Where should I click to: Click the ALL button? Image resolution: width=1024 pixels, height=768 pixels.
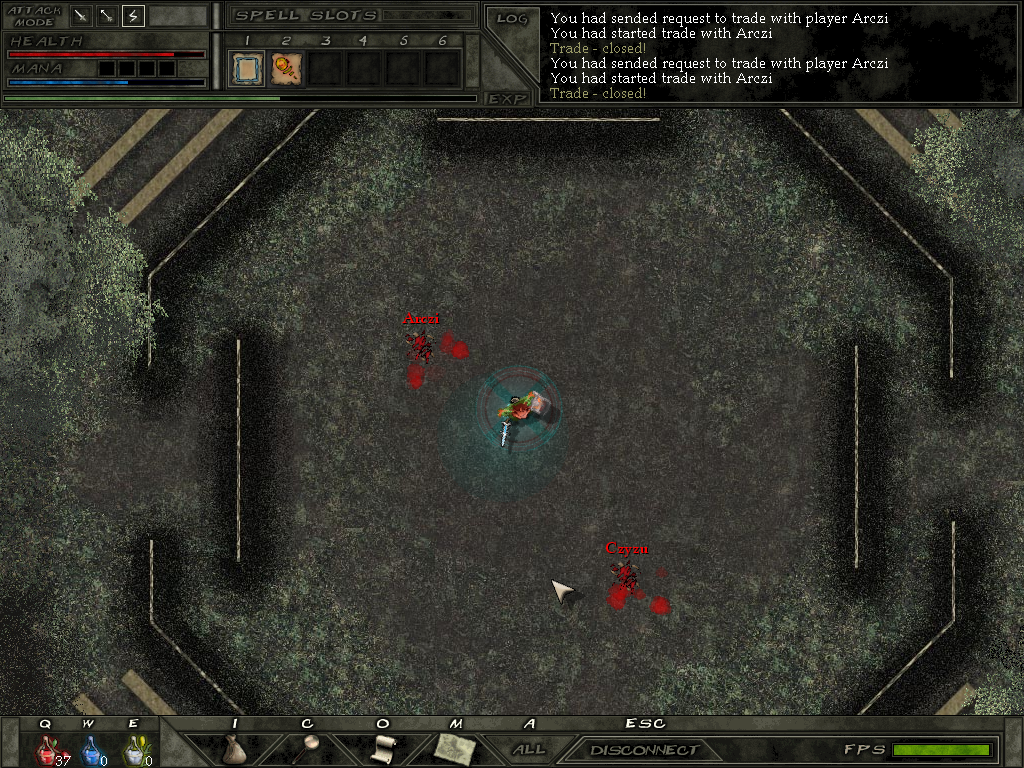[529, 749]
